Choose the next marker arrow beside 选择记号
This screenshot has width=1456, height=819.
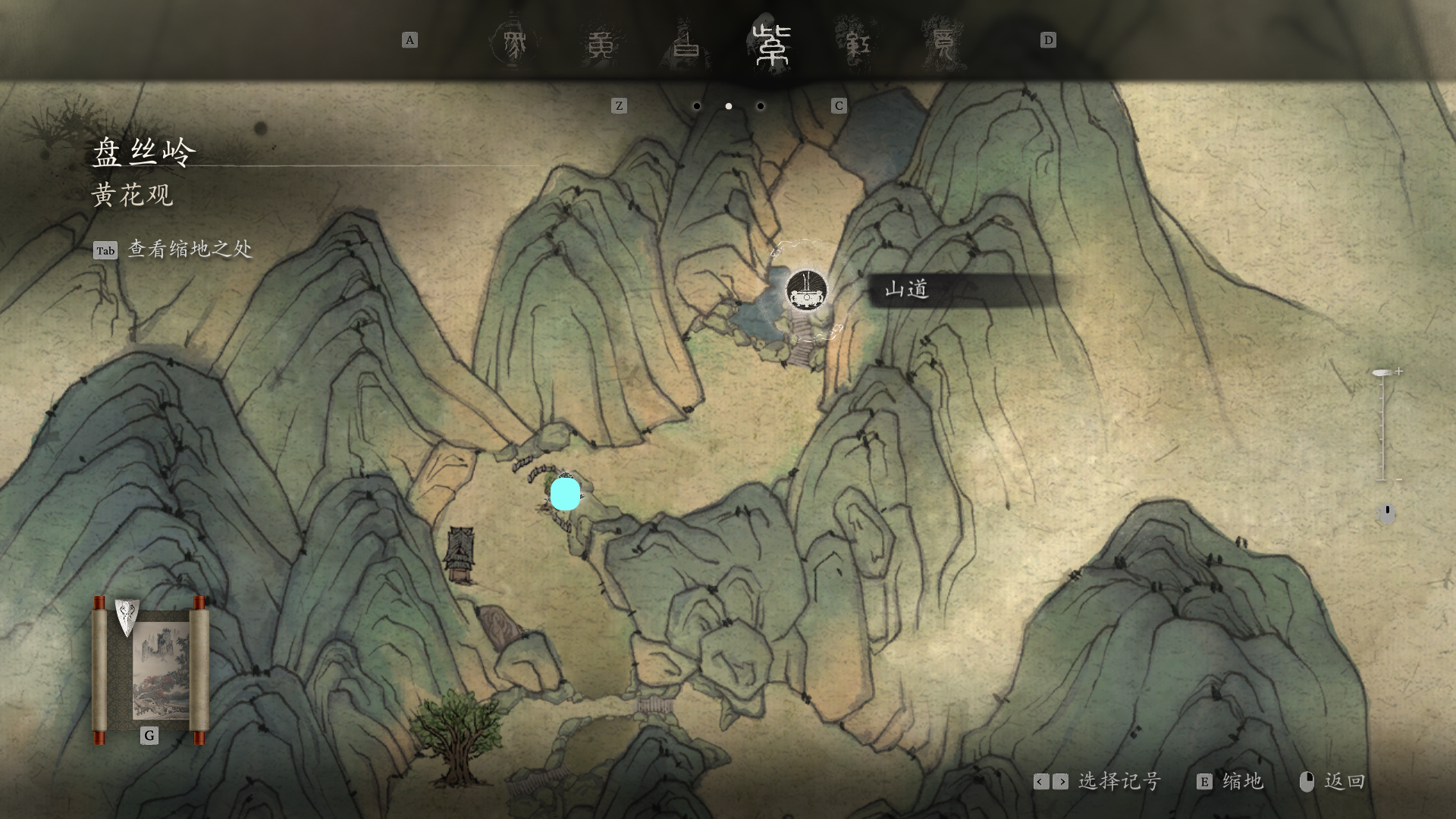pyautogui.click(x=1060, y=782)
